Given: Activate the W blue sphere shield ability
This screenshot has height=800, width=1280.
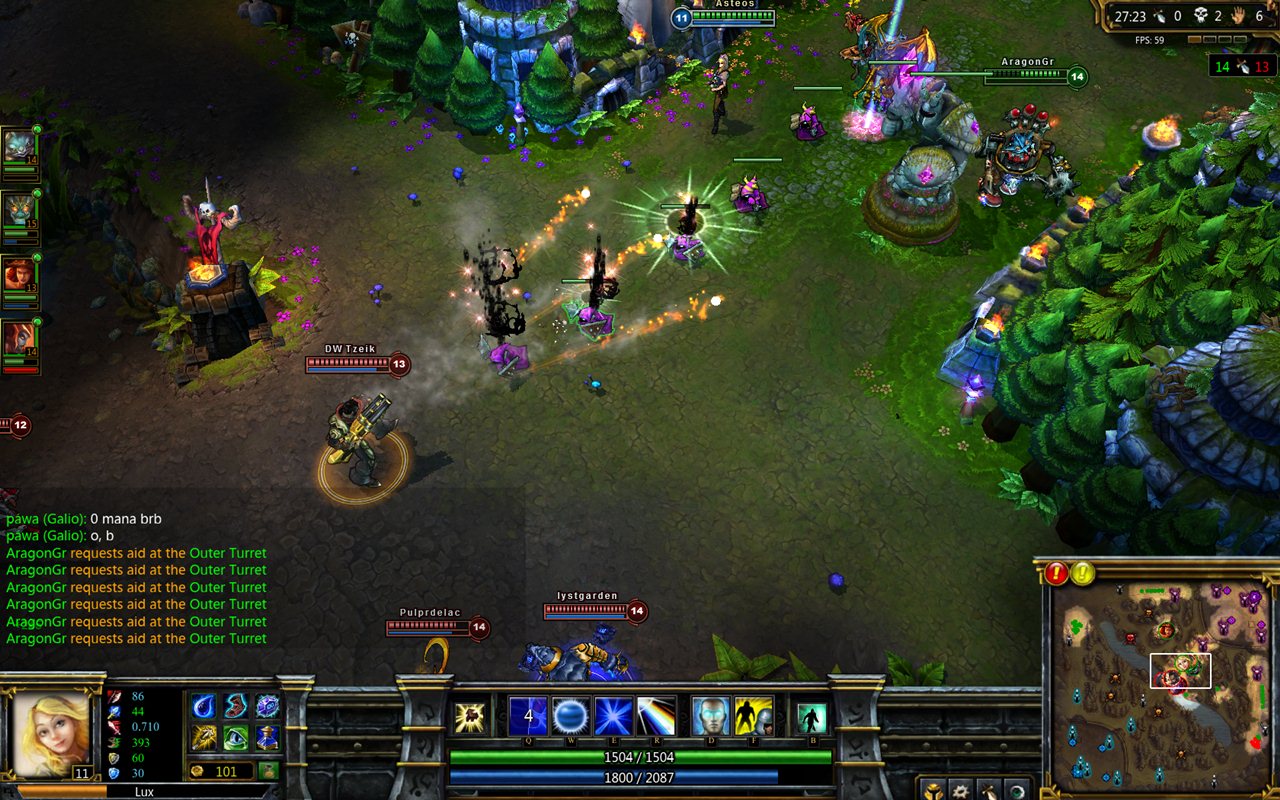Looking at the screenshot, I should pos(570,716).
